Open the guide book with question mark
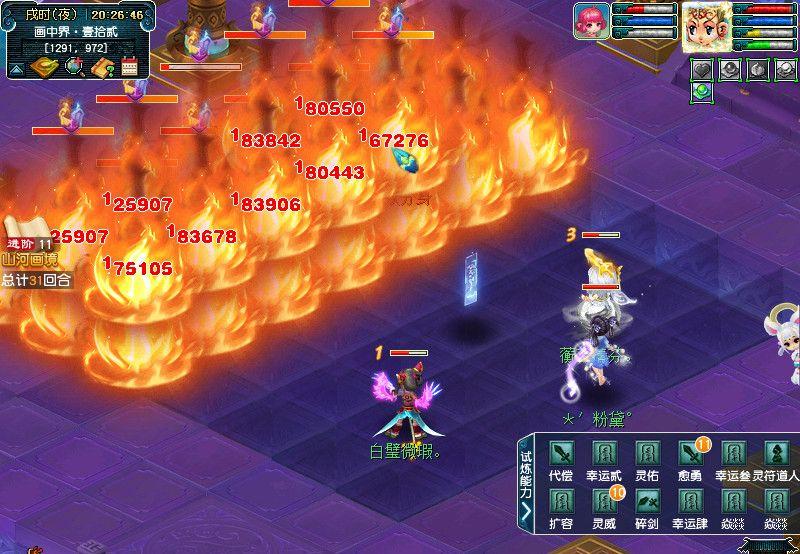Viewport: 800px width, 554px height. [102, 67]
